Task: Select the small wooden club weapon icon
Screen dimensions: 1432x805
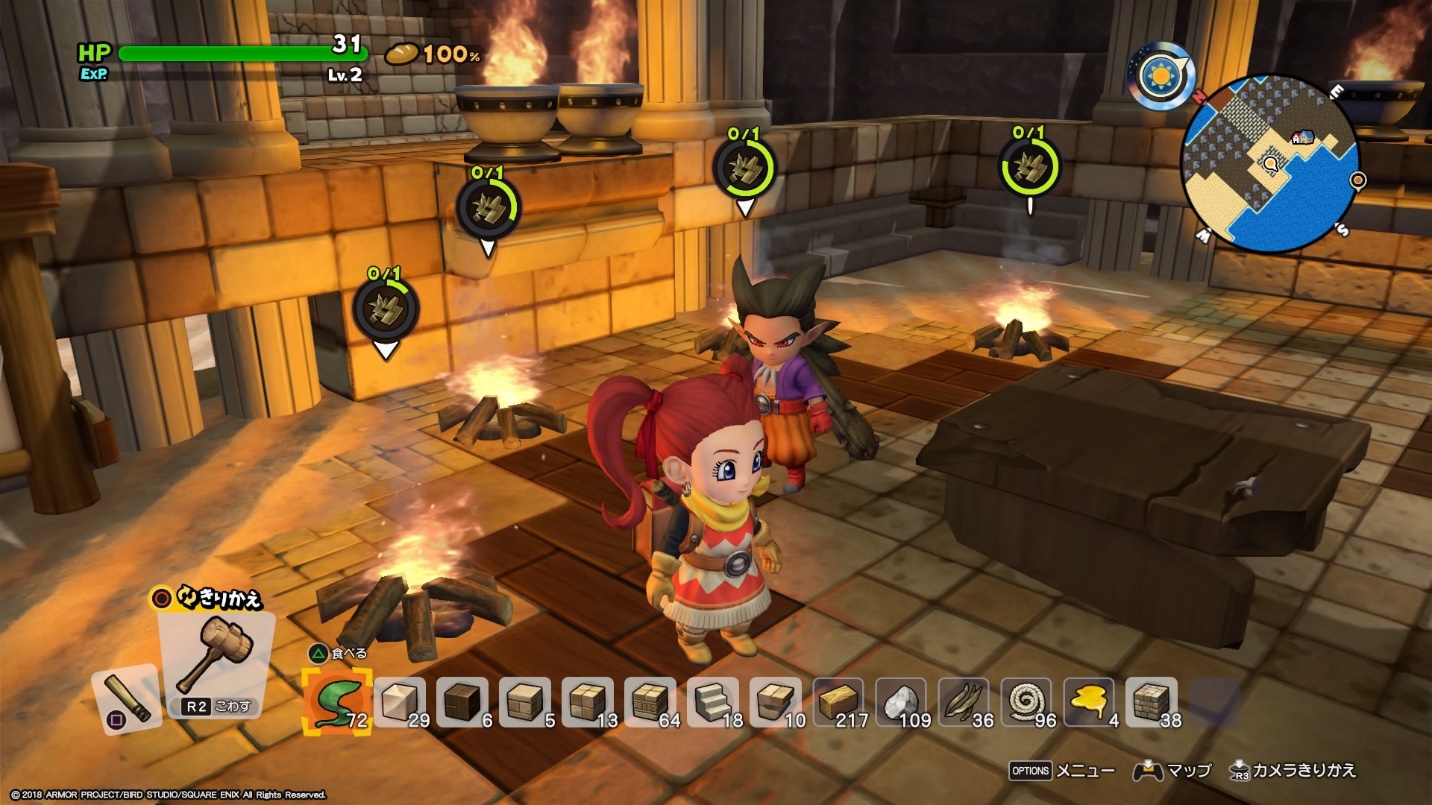Action: (x=127, y=693)
